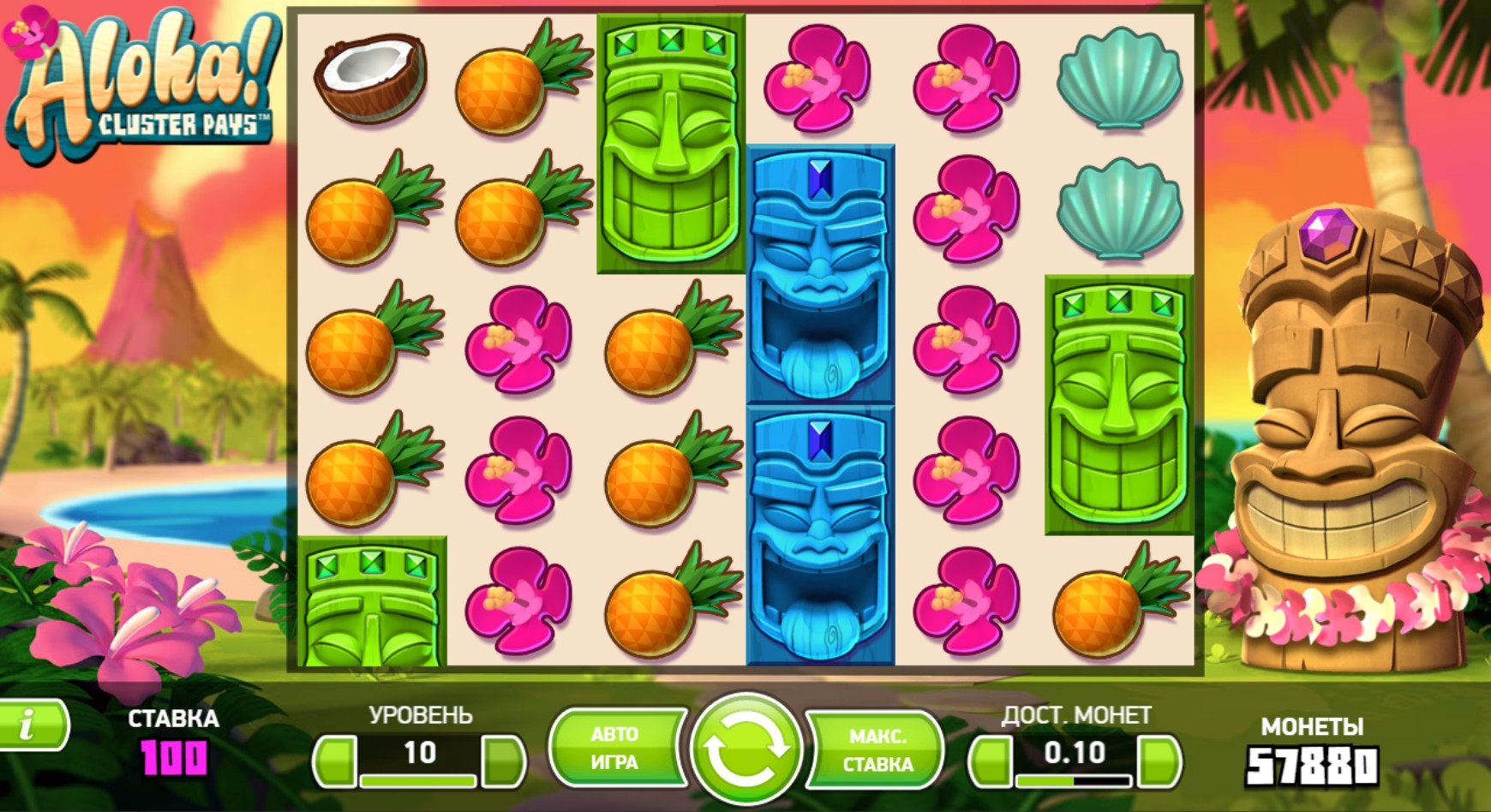The image size is (1491, 812).
Task: Lower the coin value (ДОСТ. МОНЕТ)
Action: (x=990, y=760)
